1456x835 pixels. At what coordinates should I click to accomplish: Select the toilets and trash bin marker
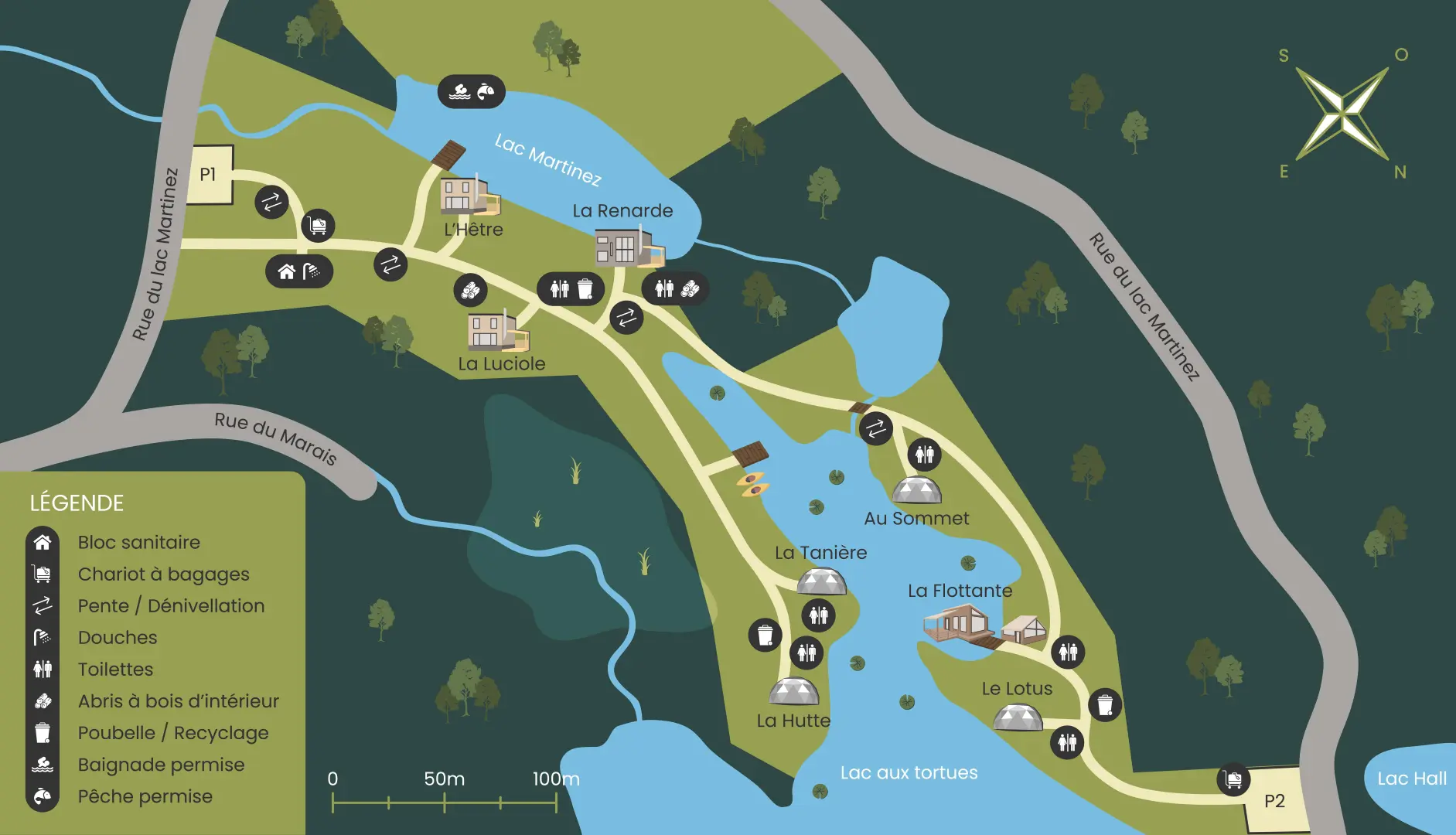(571, 289)
